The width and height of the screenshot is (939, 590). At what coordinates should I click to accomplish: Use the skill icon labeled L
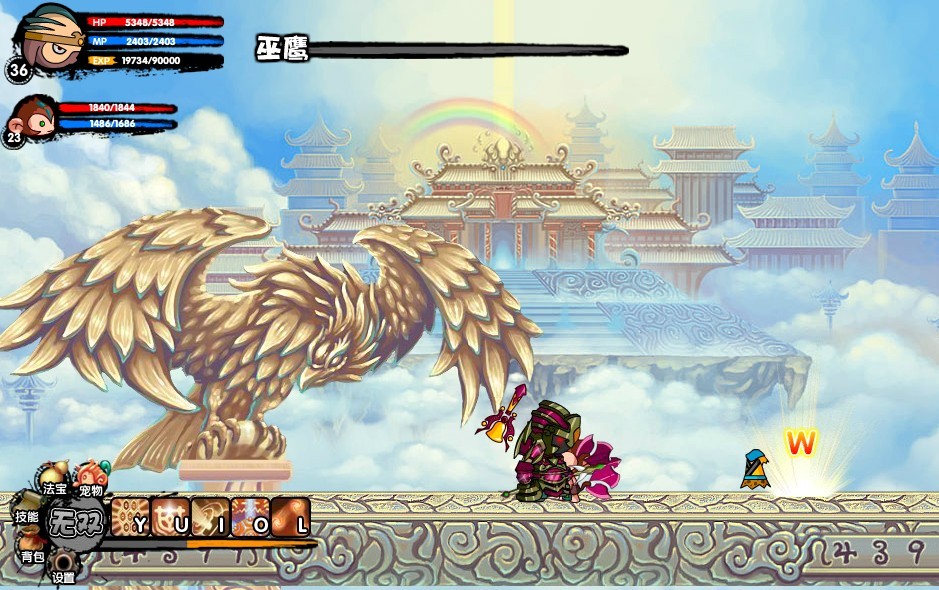pos(290,517)
